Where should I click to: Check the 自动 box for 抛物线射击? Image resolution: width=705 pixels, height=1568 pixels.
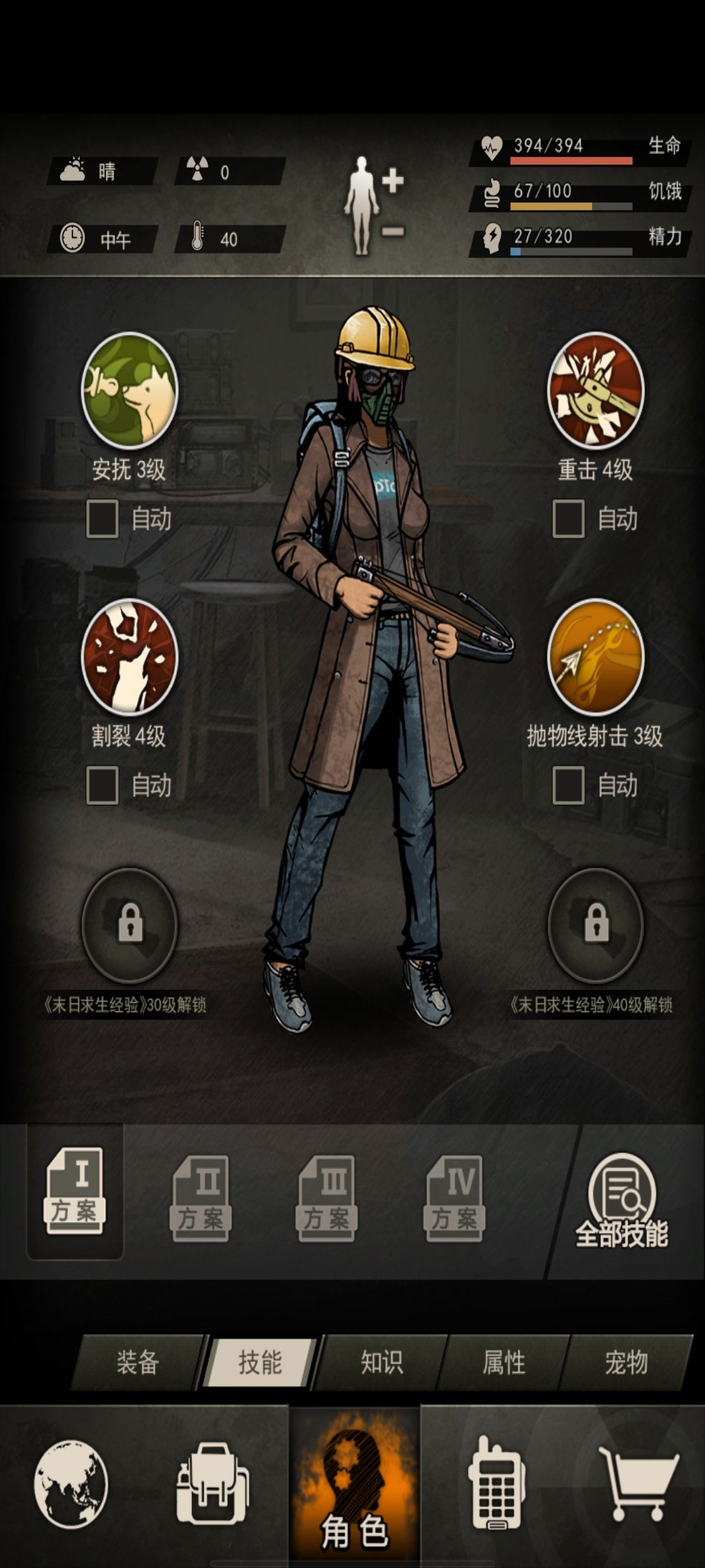tap(569, 785)
